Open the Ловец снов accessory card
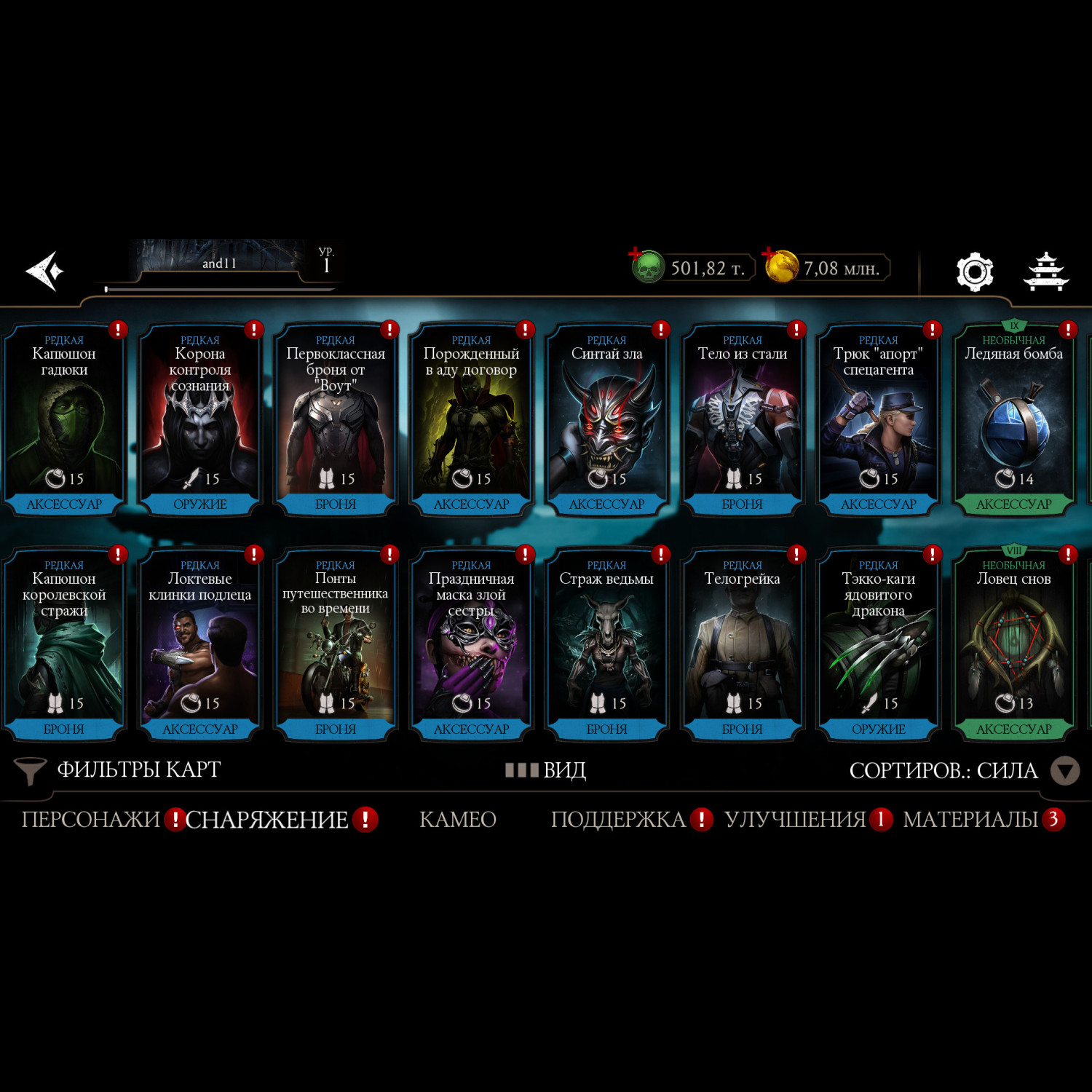The height and width of the screenshot is (1092, 1092). pyautogui.click(x=1014, y=644)
